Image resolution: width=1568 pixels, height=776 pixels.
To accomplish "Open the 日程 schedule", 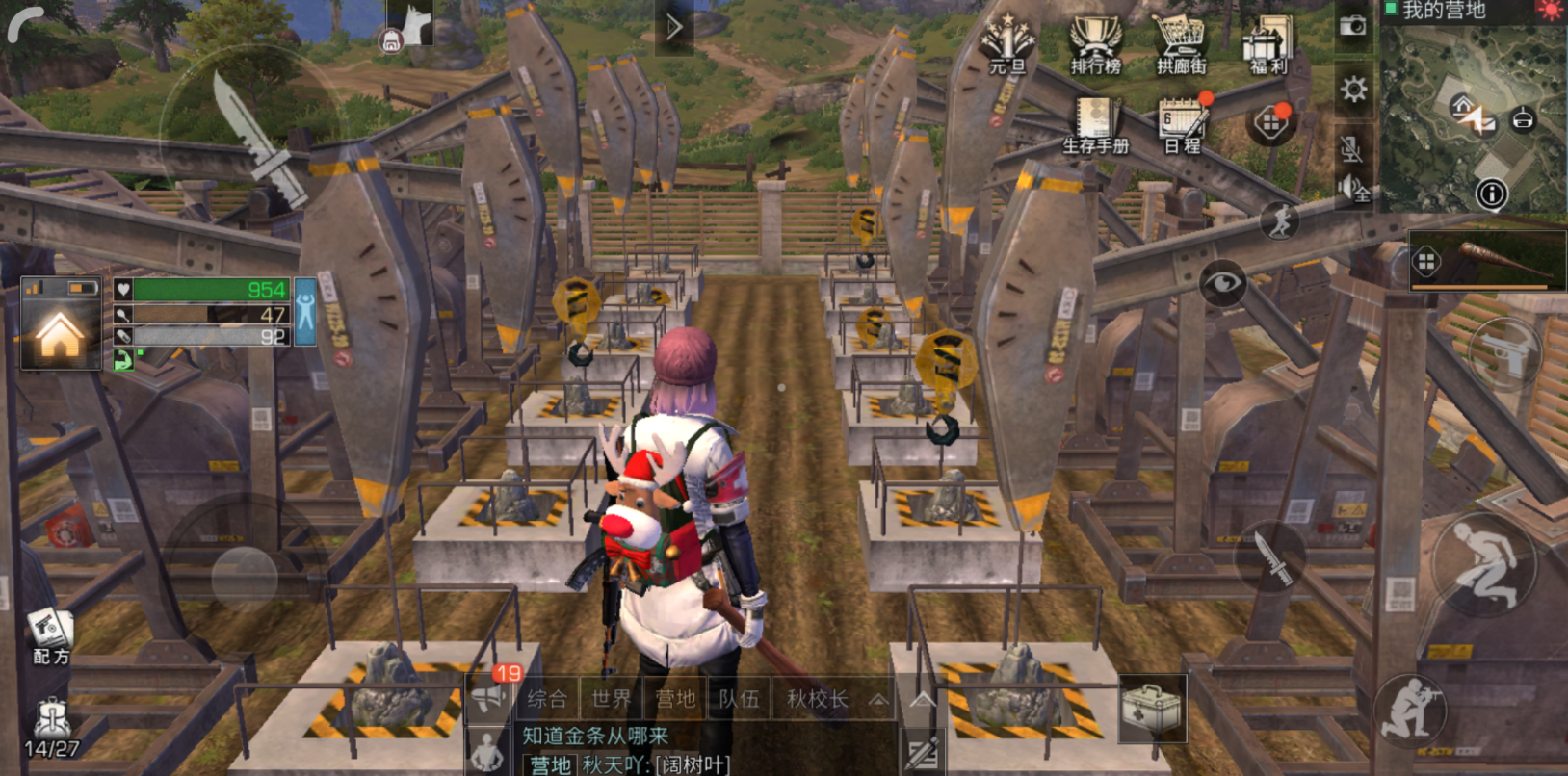I will (1182, 126).
